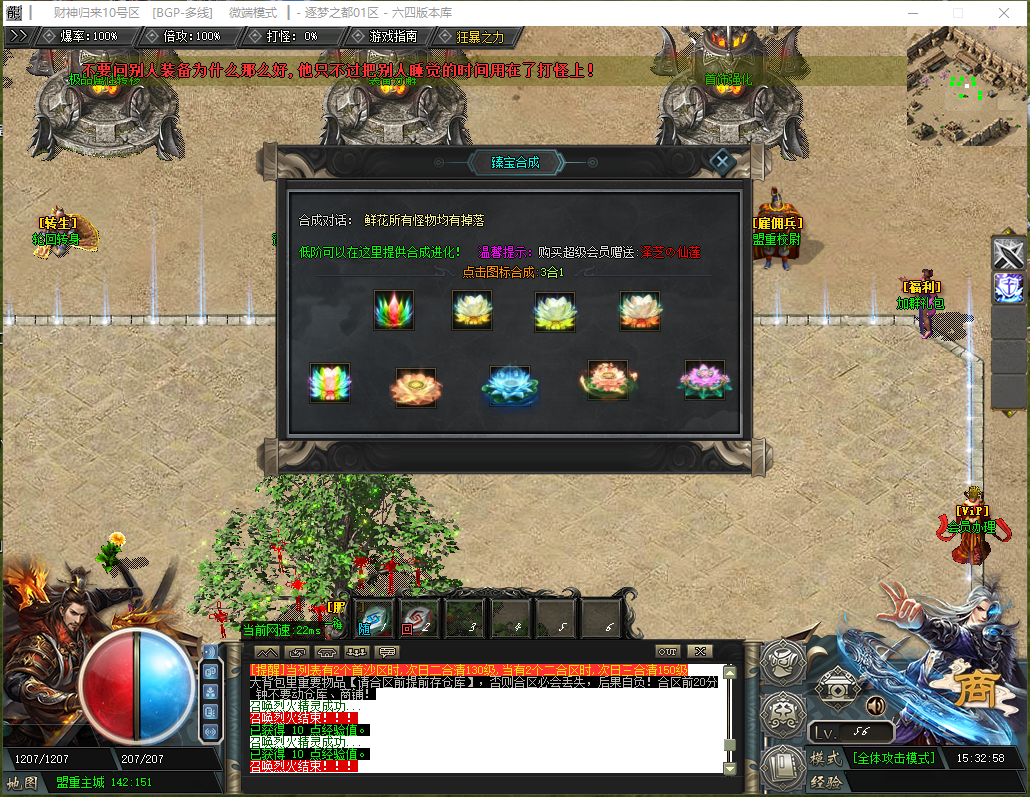Open the minimap
1030x797 pixels.
(967, 87)
